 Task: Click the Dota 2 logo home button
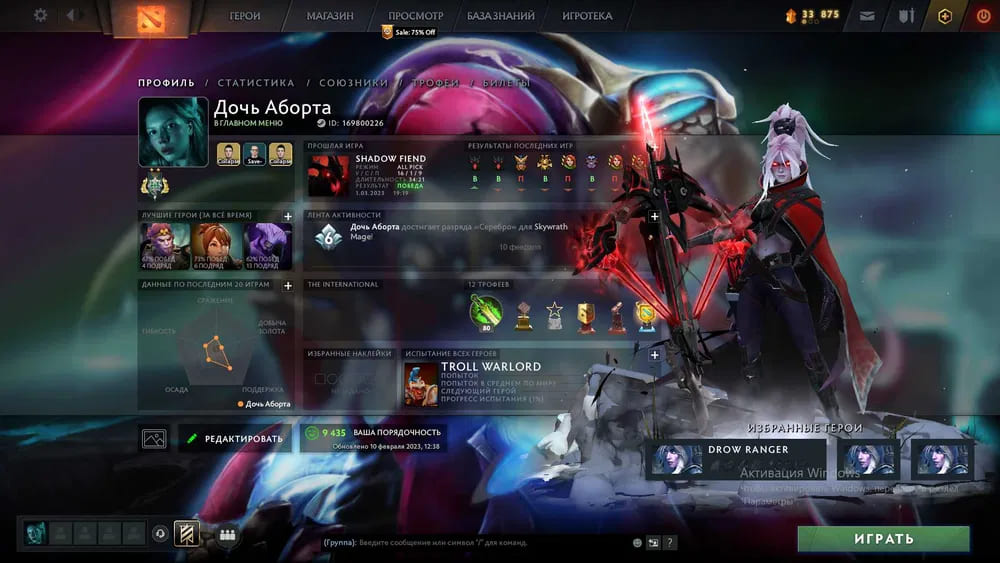click(139, 17)
